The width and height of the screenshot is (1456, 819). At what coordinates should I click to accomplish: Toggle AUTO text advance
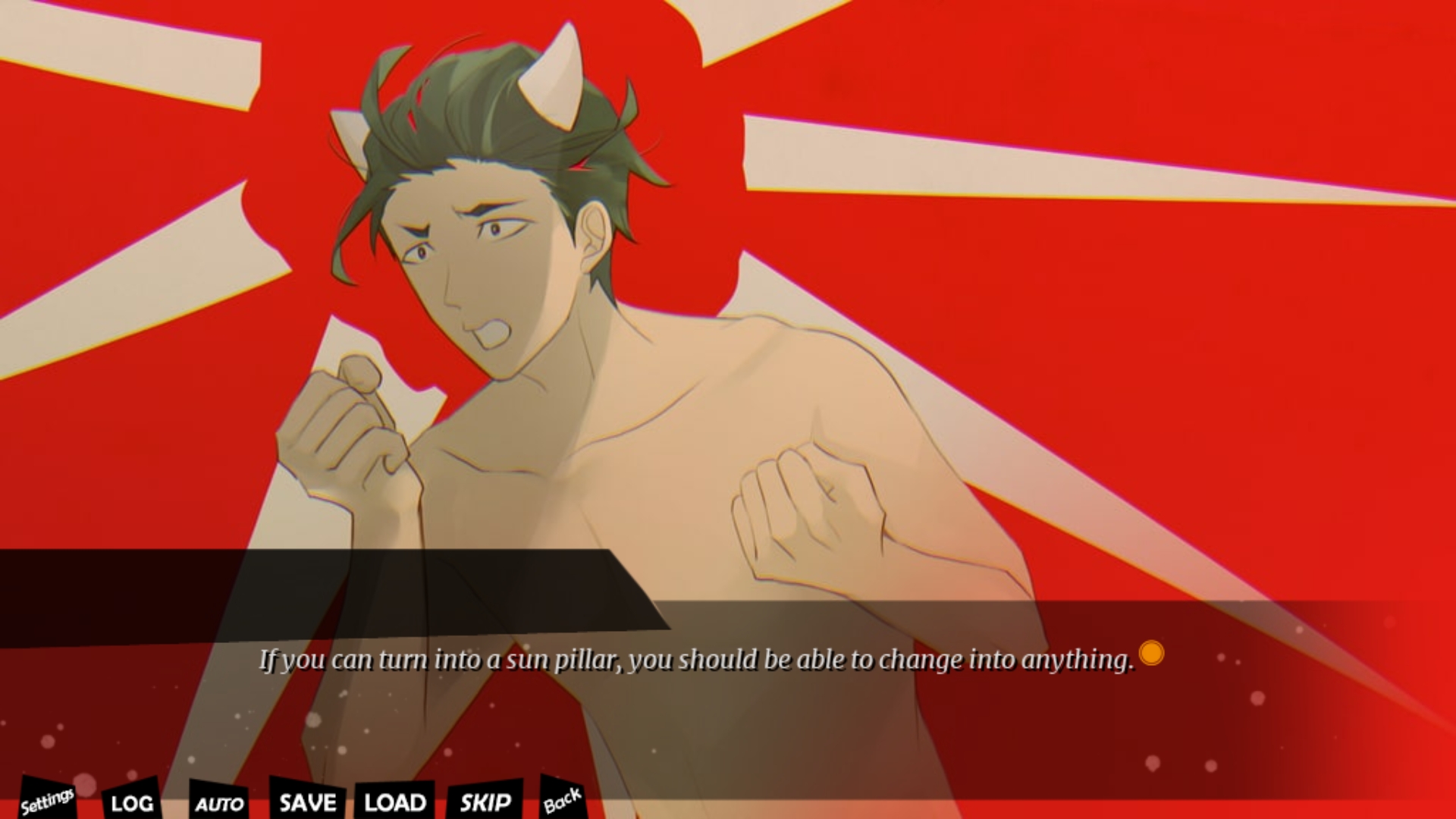tap(219, 803)
